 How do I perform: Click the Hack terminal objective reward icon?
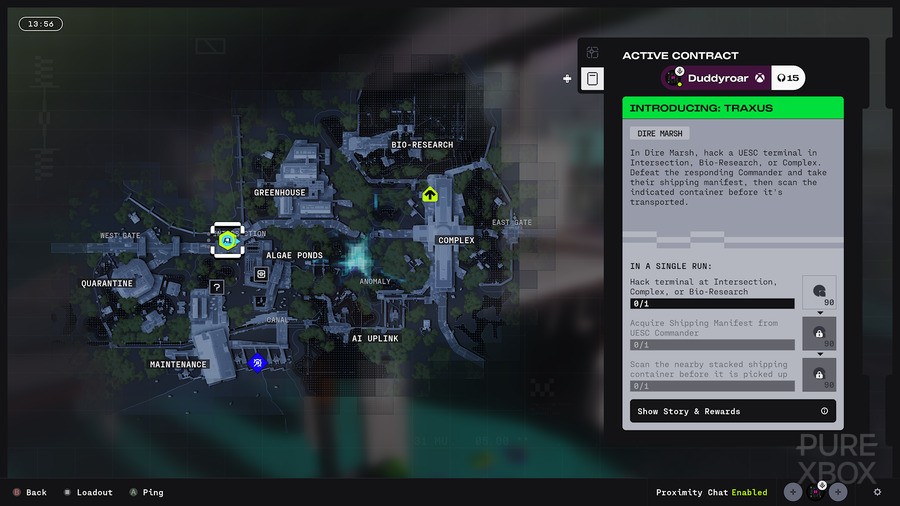819,292
